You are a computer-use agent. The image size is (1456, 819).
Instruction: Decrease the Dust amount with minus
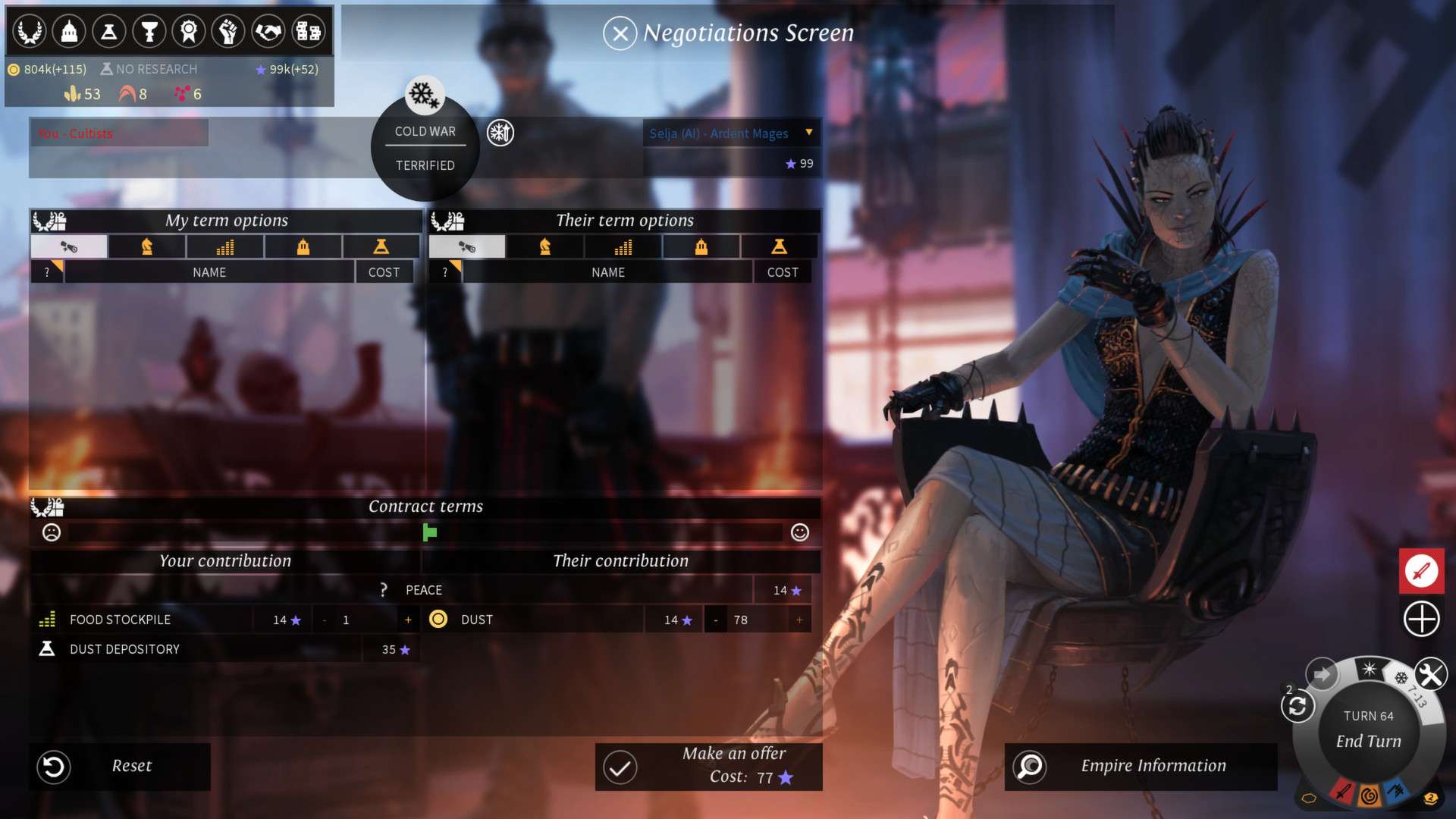point(715,620)
